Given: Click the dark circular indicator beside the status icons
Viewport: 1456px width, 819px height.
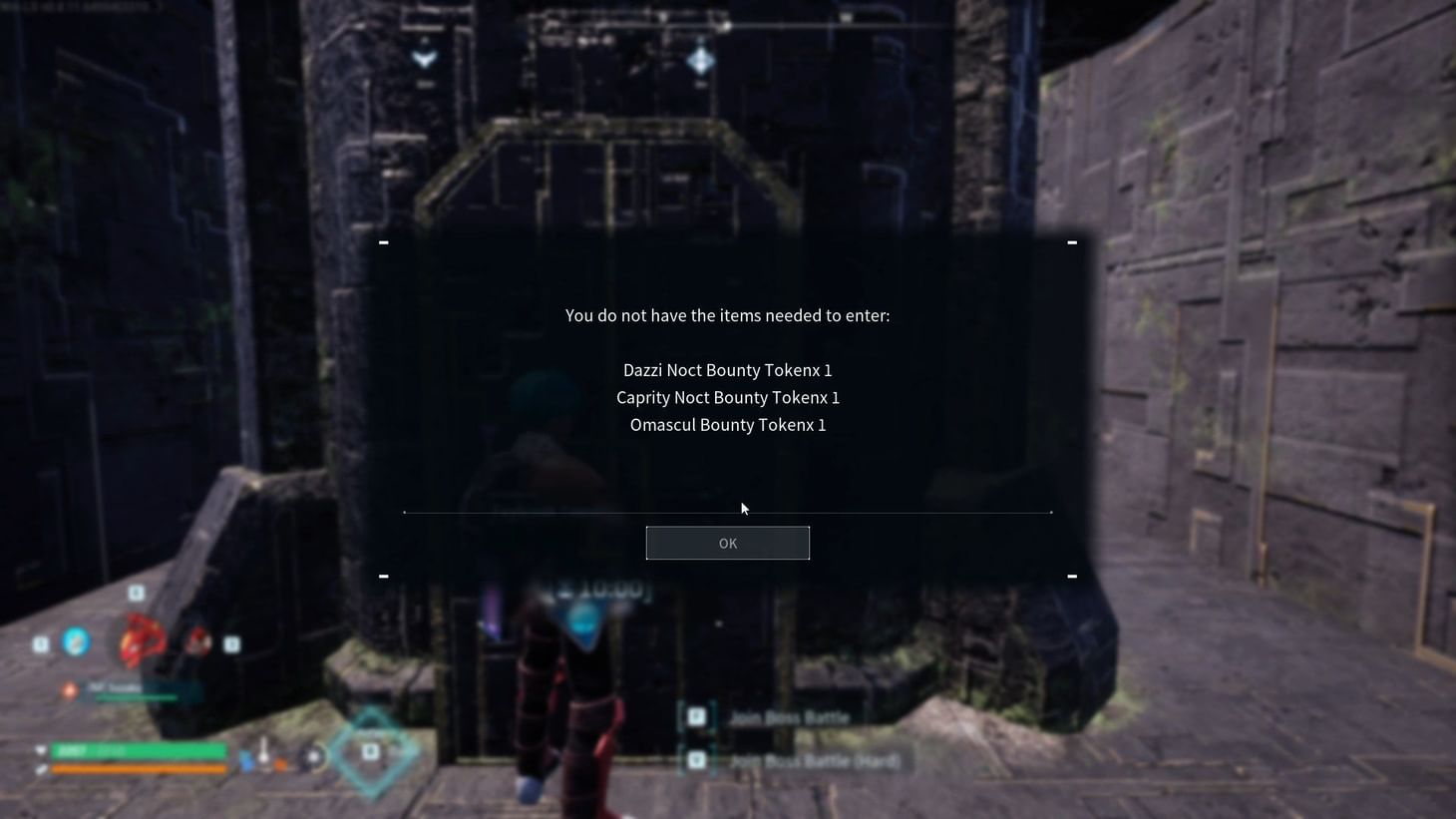Looking at the screenshot, I should (x=312, y=755).
